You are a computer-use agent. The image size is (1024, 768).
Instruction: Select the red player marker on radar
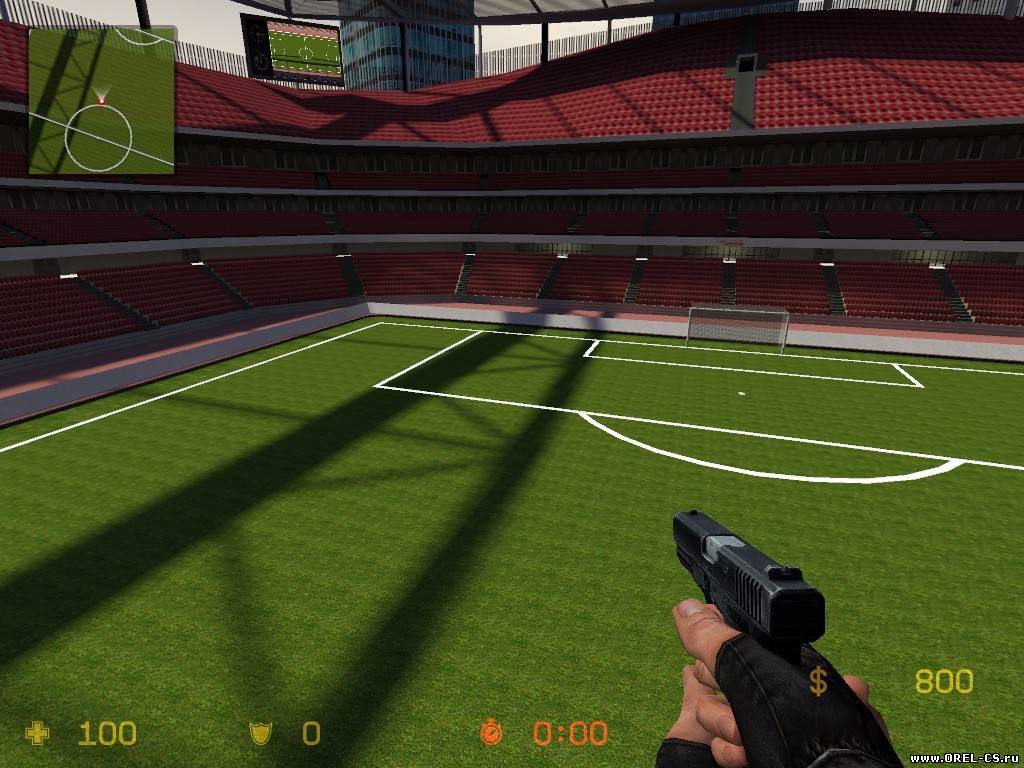tap(101, 101)
